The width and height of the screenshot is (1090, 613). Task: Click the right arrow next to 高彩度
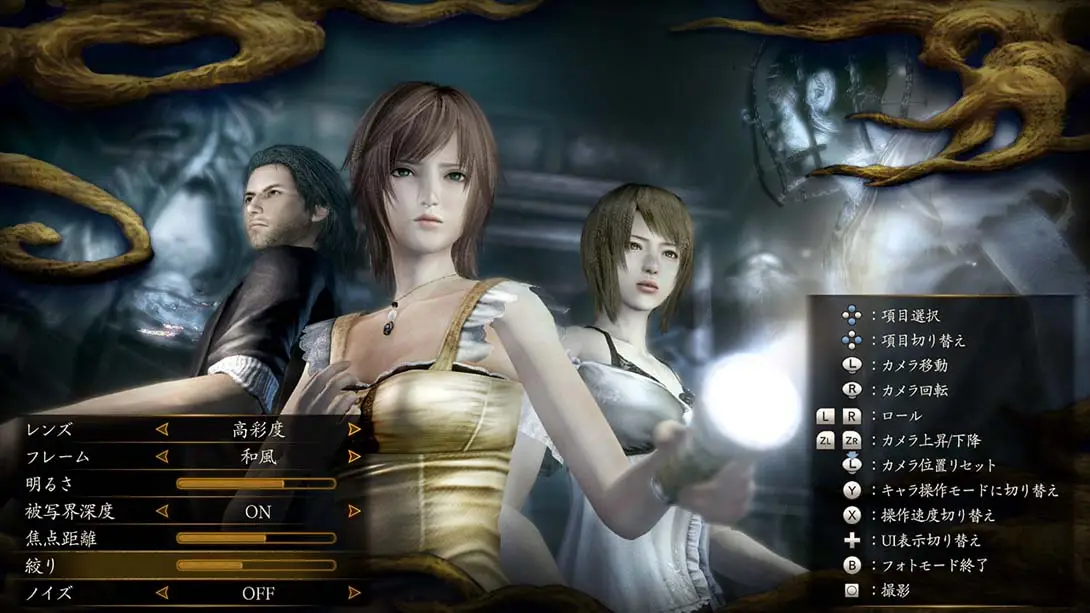[x=354, y=429]
